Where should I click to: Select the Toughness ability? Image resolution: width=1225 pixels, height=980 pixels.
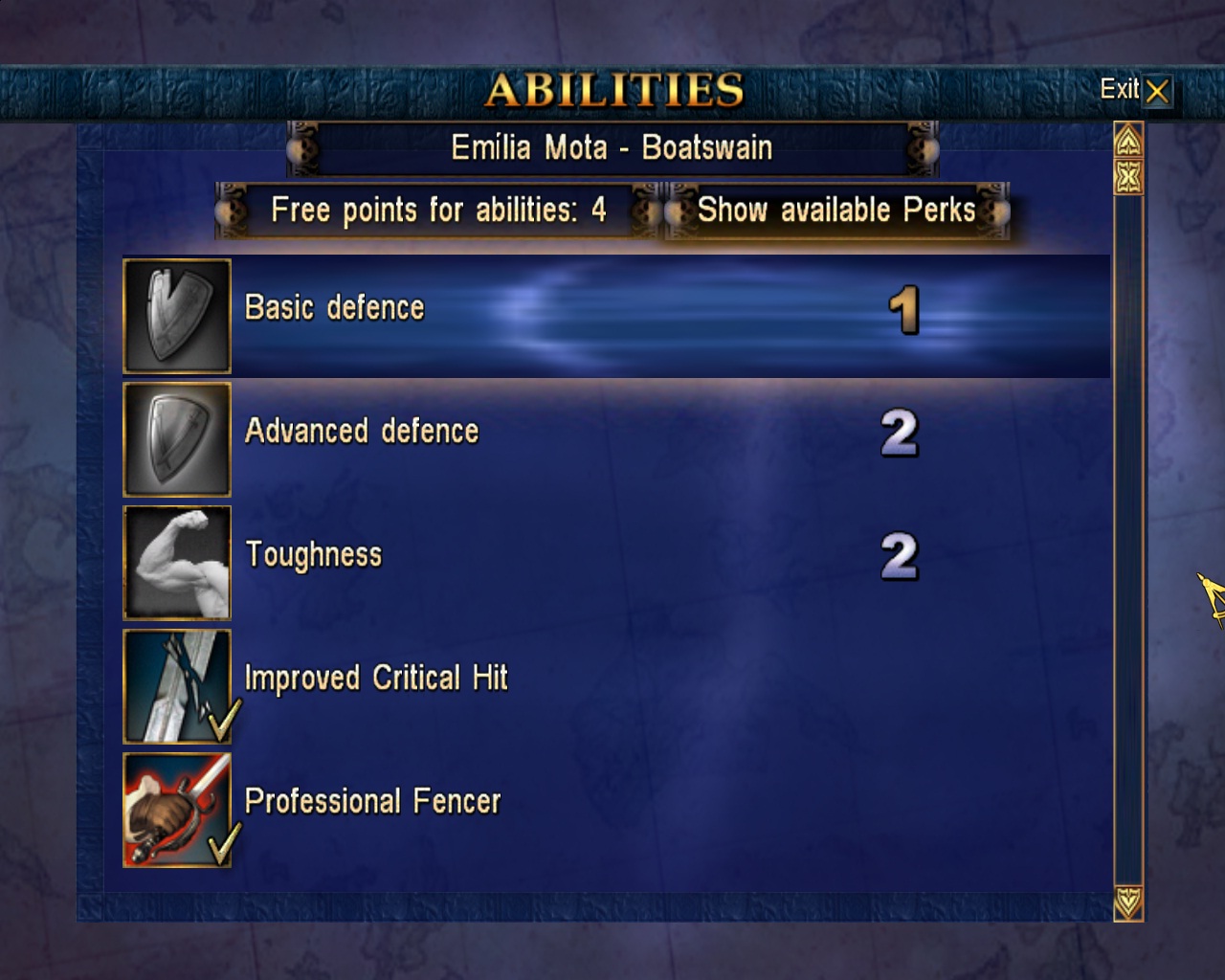[x=314, y=555]
